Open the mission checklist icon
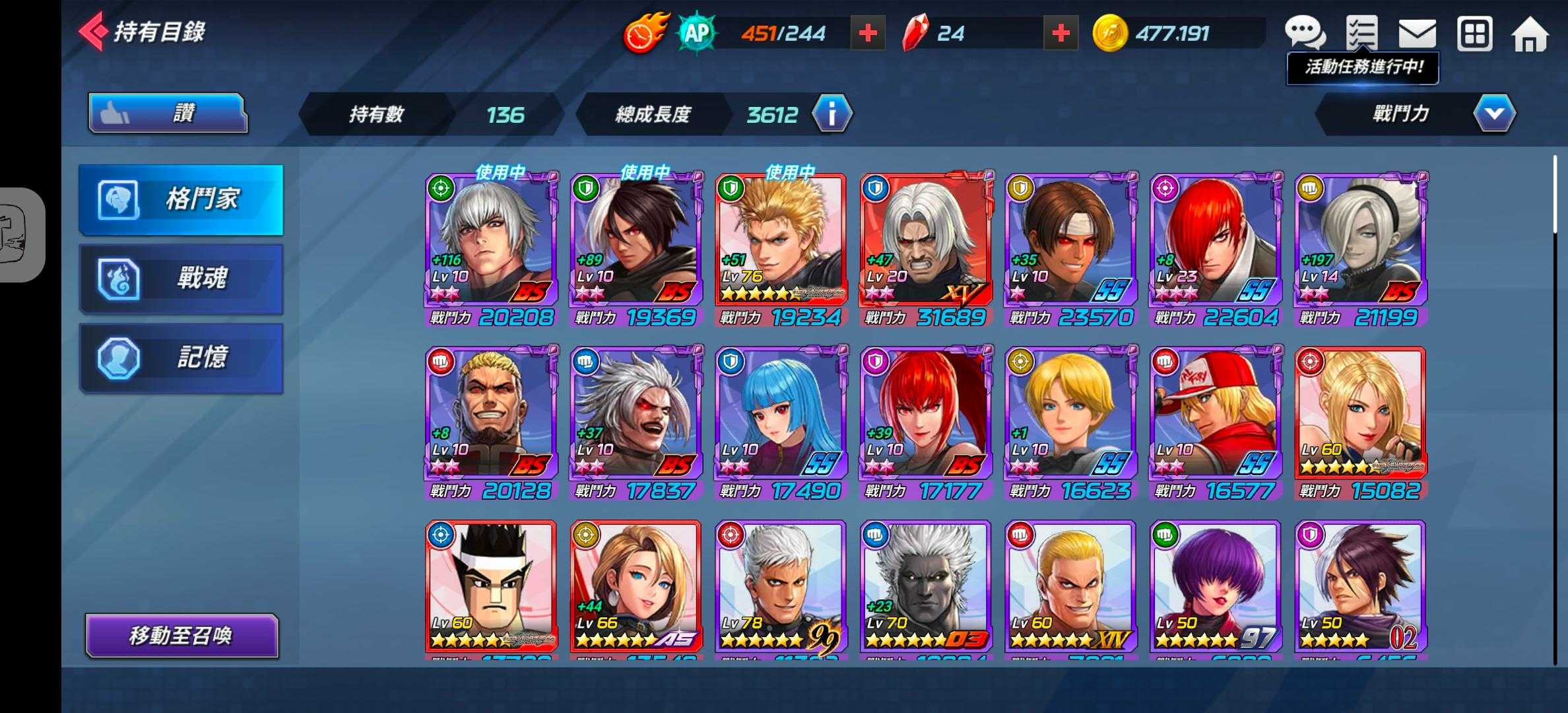Image resolution: width=1568 pixels, height=713 pixels. tap(1361, 33)
